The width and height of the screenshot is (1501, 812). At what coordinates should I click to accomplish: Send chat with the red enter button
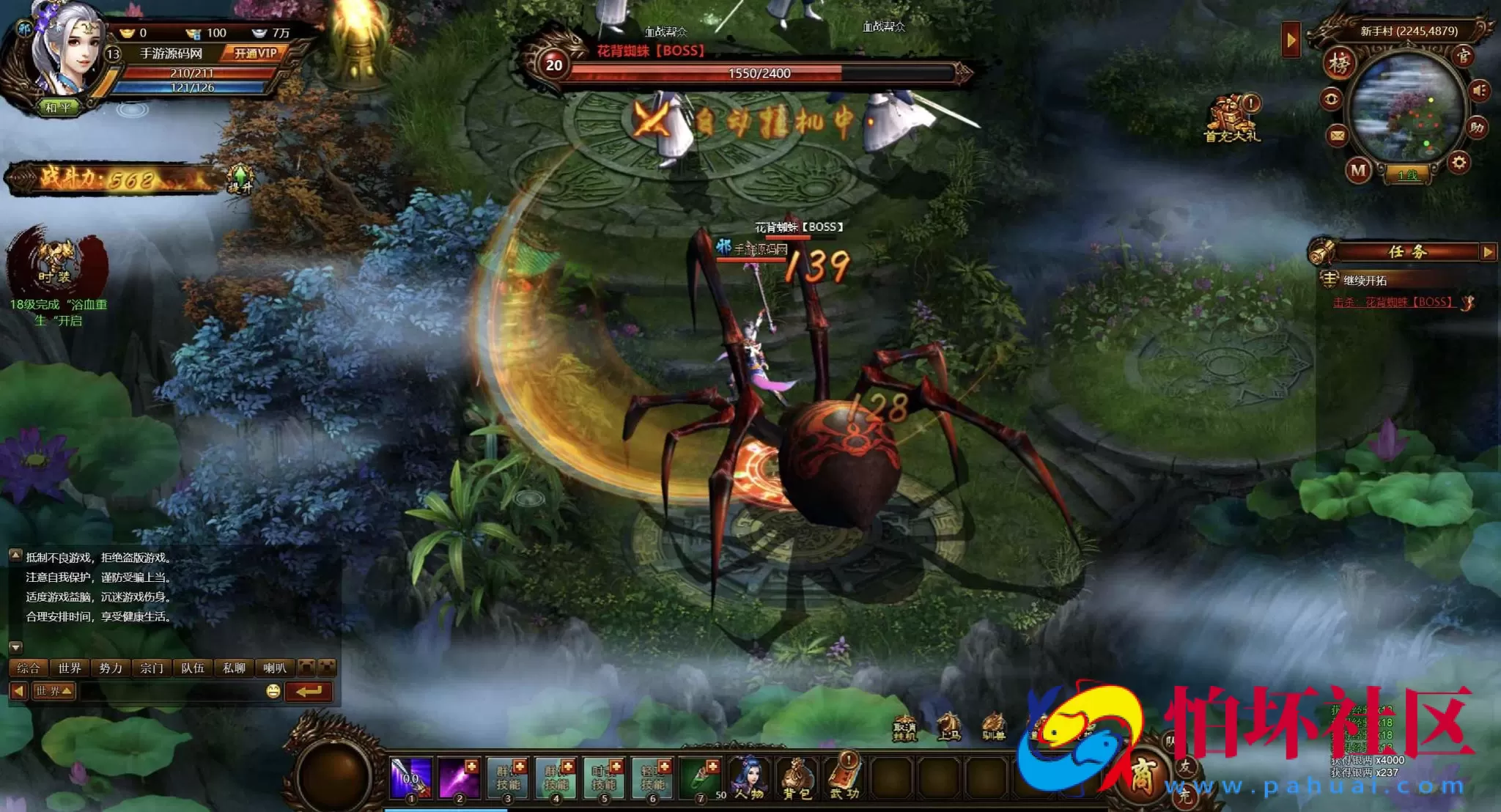point(309,691)
